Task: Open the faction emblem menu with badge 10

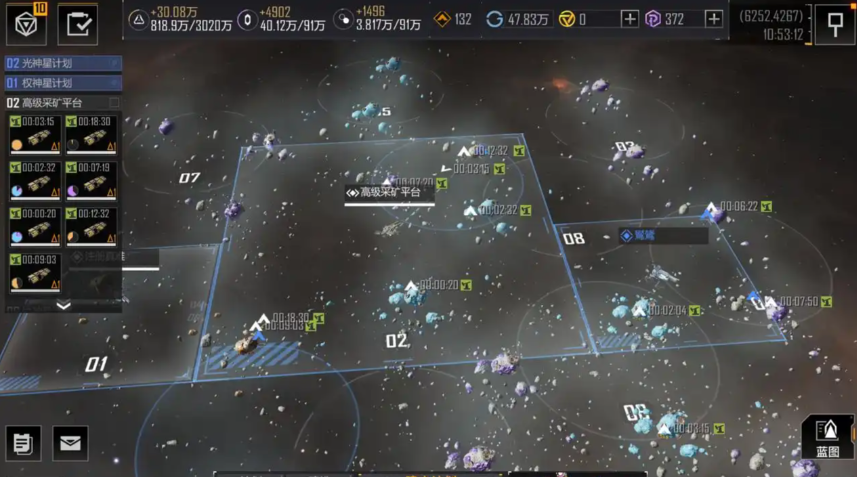Action: [27, 24]
